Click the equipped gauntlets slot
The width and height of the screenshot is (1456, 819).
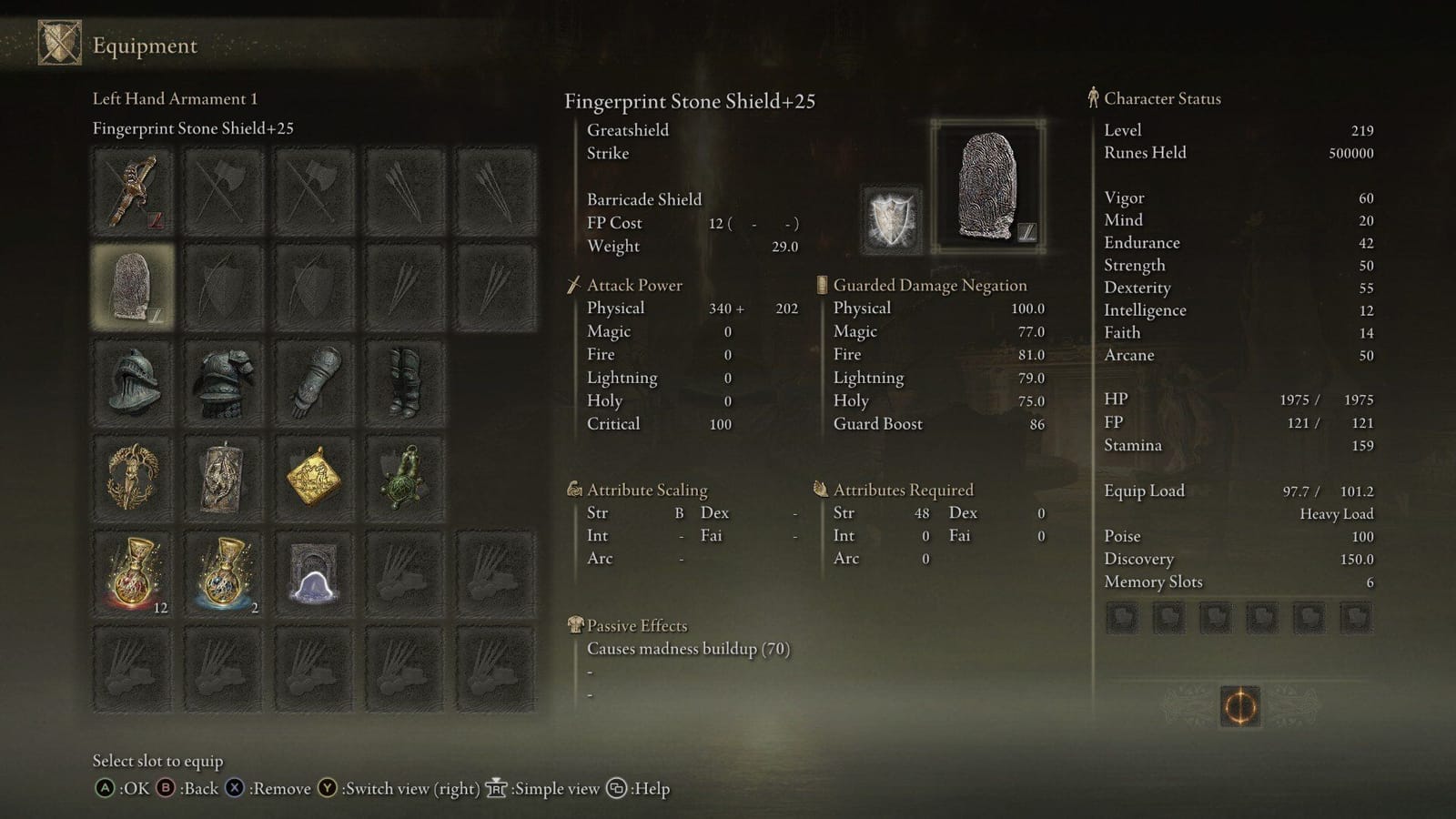(x=314, y=382)
